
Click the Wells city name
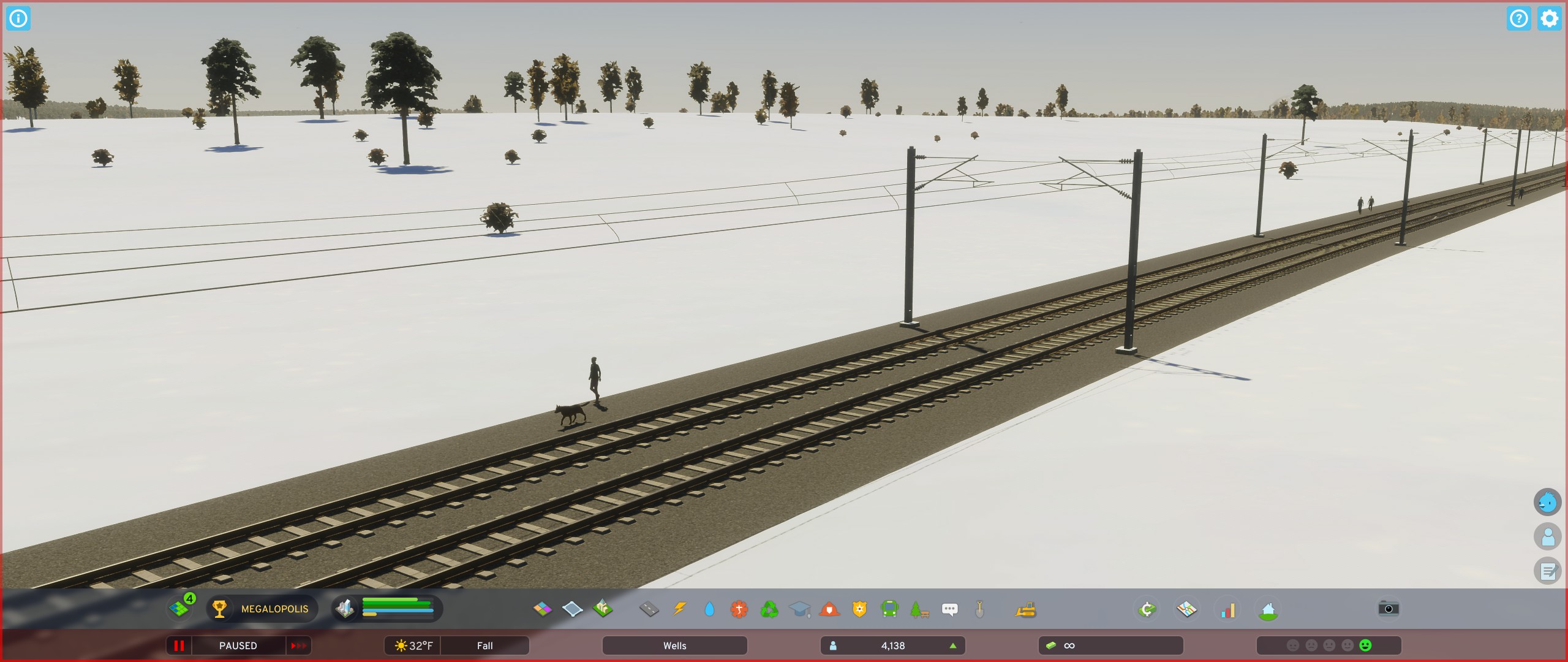pyautogui.click(x=674, y=645)
